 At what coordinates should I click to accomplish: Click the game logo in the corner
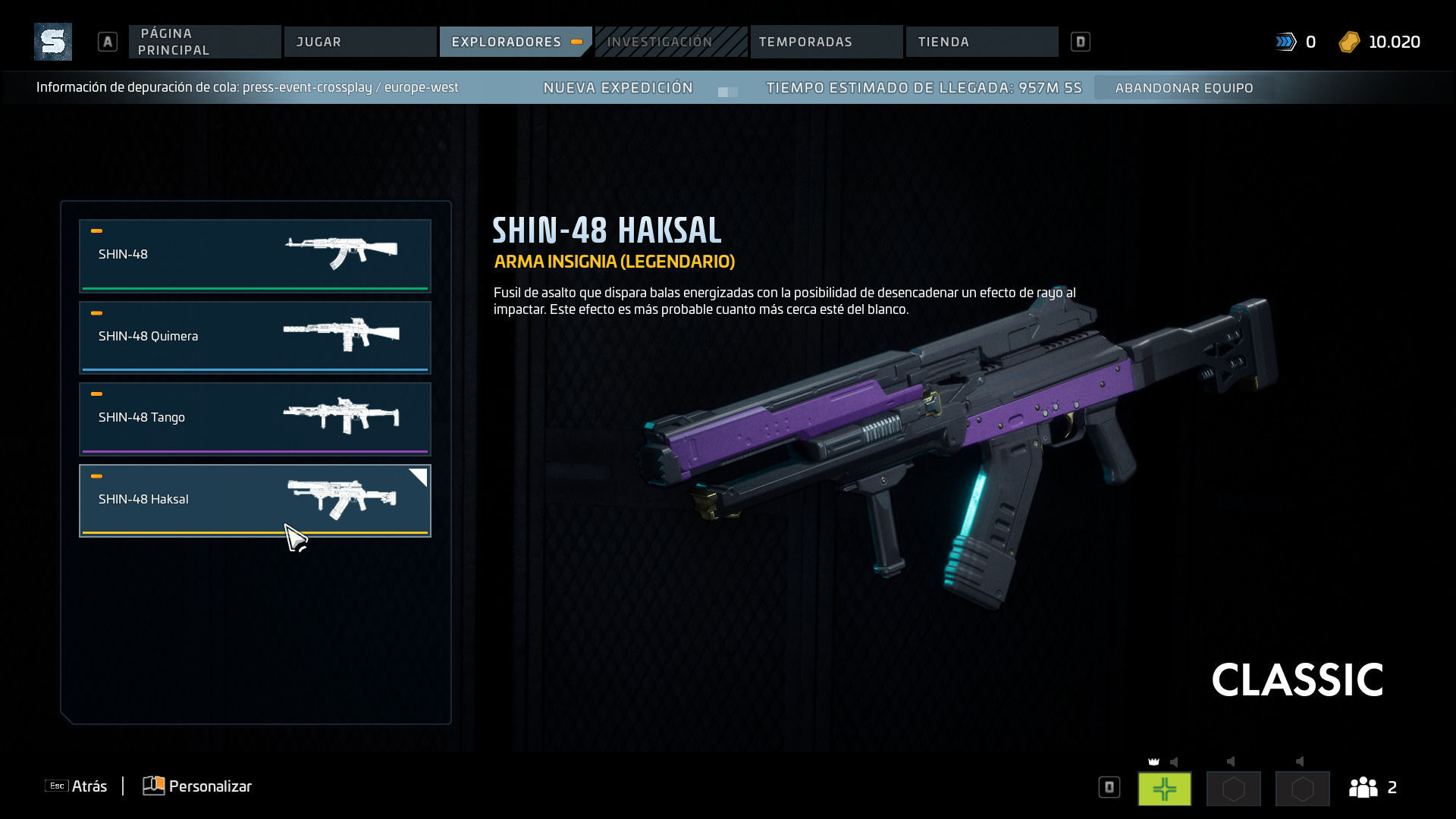click(53, 42)
